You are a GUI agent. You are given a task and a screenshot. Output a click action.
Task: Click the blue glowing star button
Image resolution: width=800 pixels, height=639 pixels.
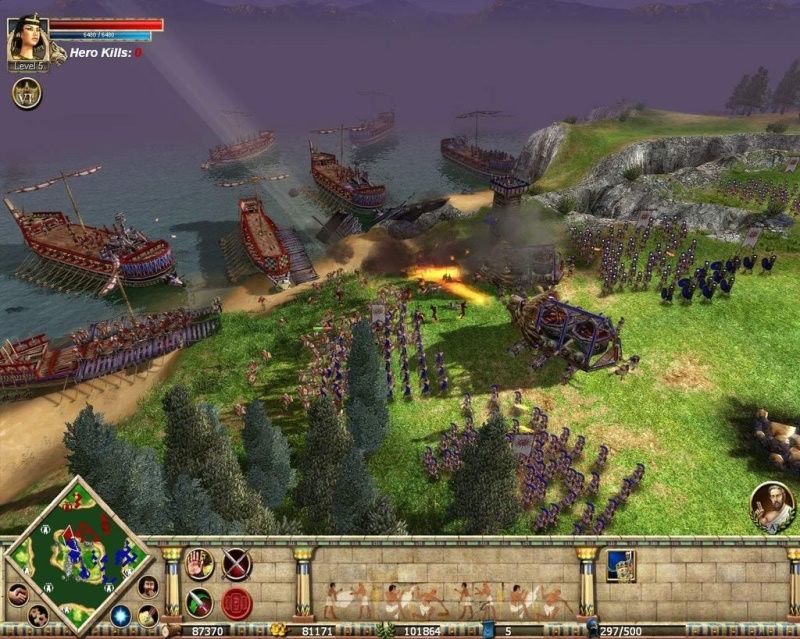121,615
